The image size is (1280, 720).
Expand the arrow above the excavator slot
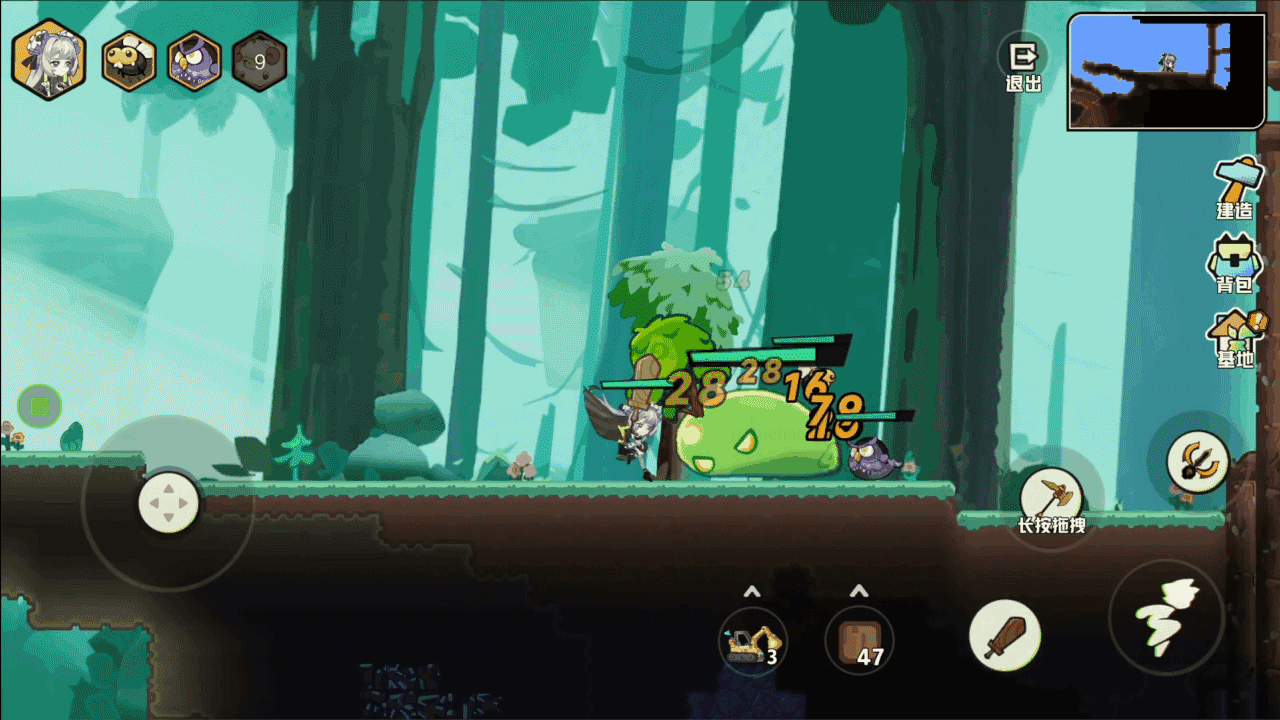tap(752, 590)
